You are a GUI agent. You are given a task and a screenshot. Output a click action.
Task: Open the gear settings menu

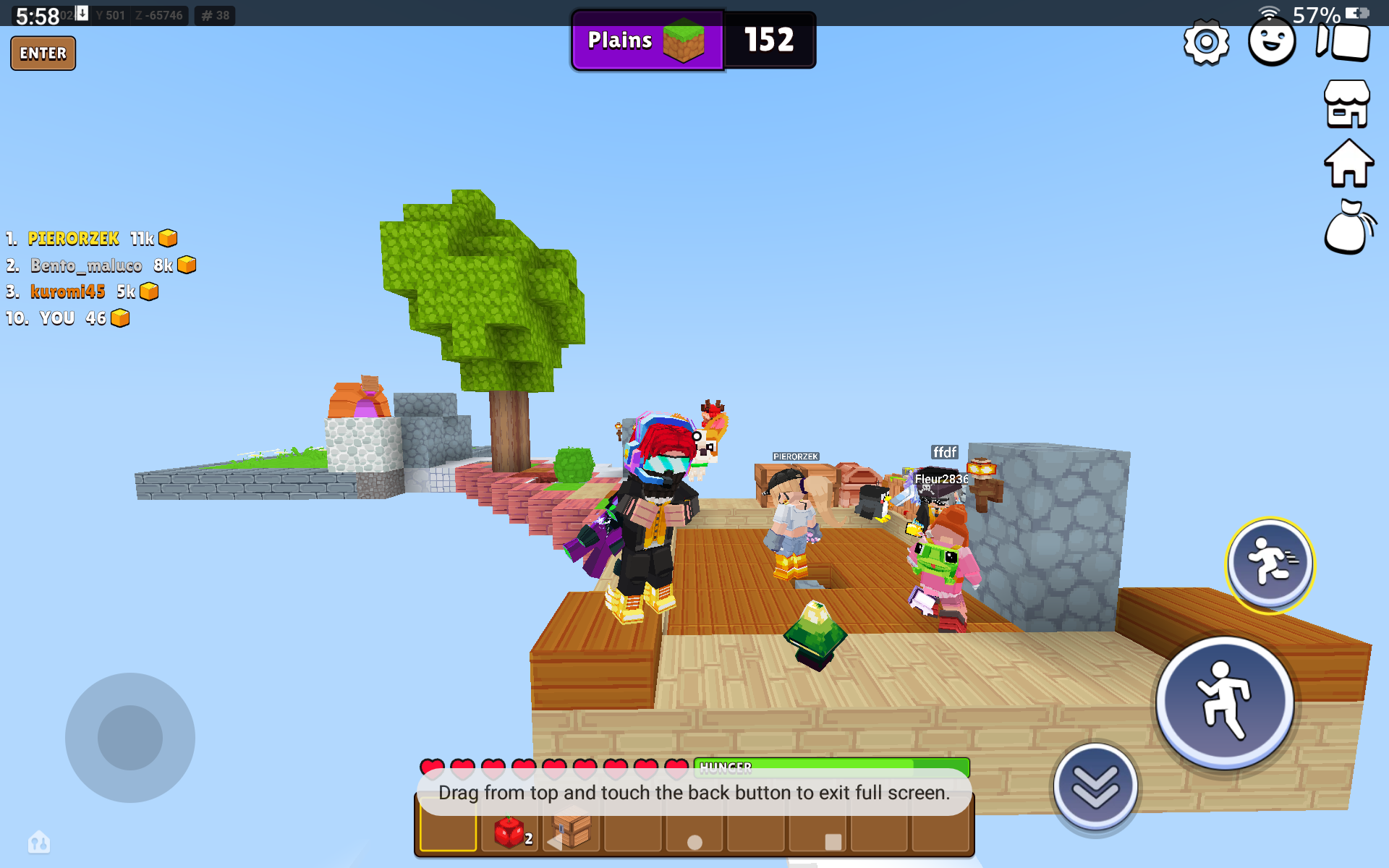[1206, 42]
